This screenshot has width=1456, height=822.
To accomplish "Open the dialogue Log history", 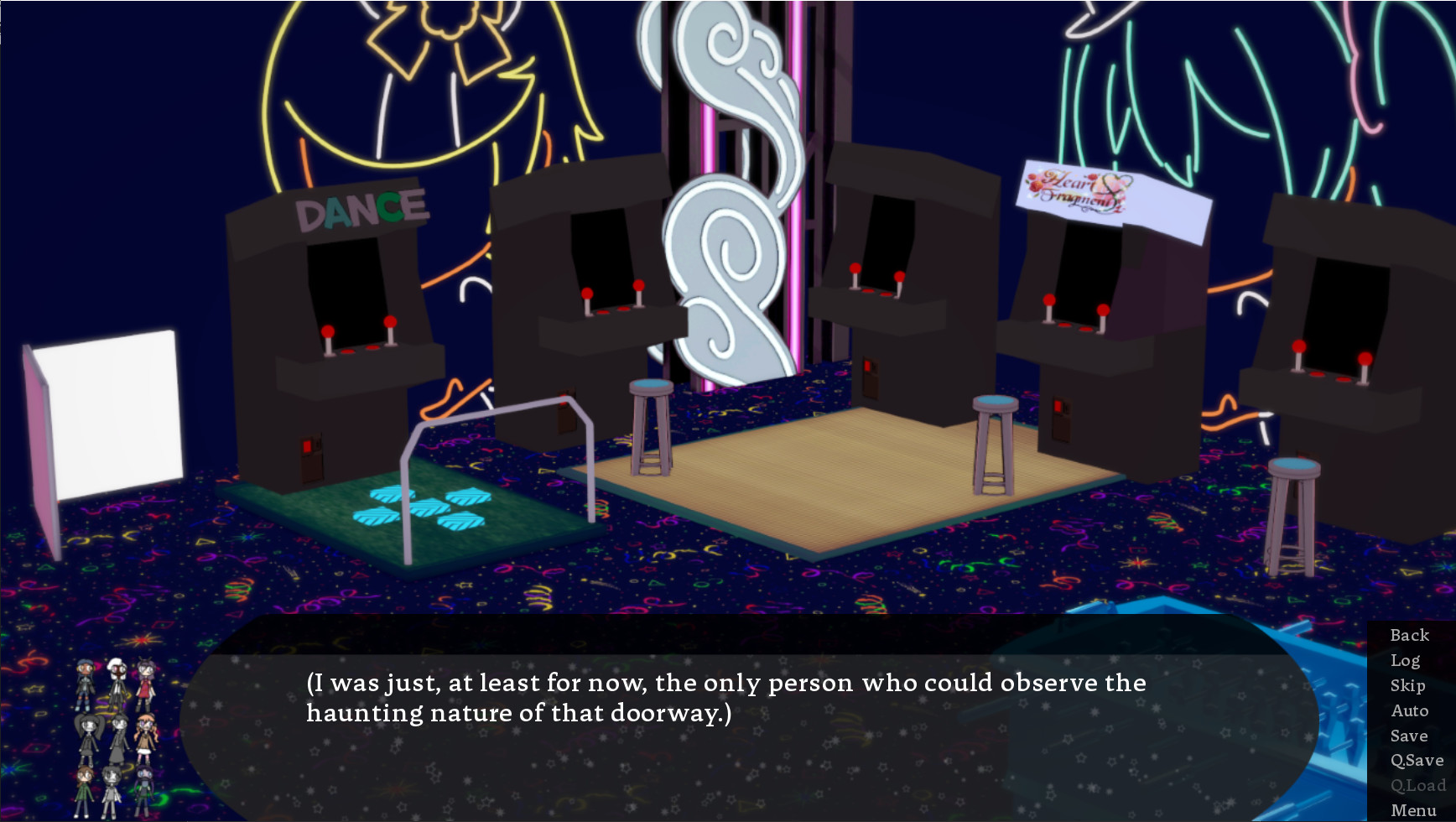I will [x=1405, y=660].
